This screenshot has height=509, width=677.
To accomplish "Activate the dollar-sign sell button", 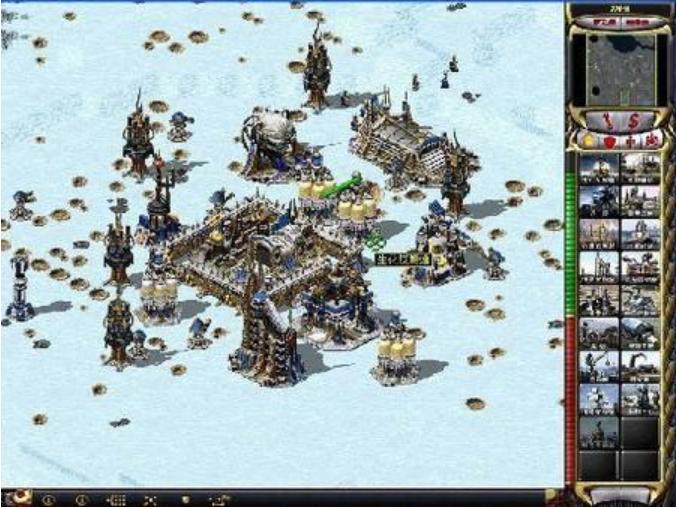I will point(632,119).
